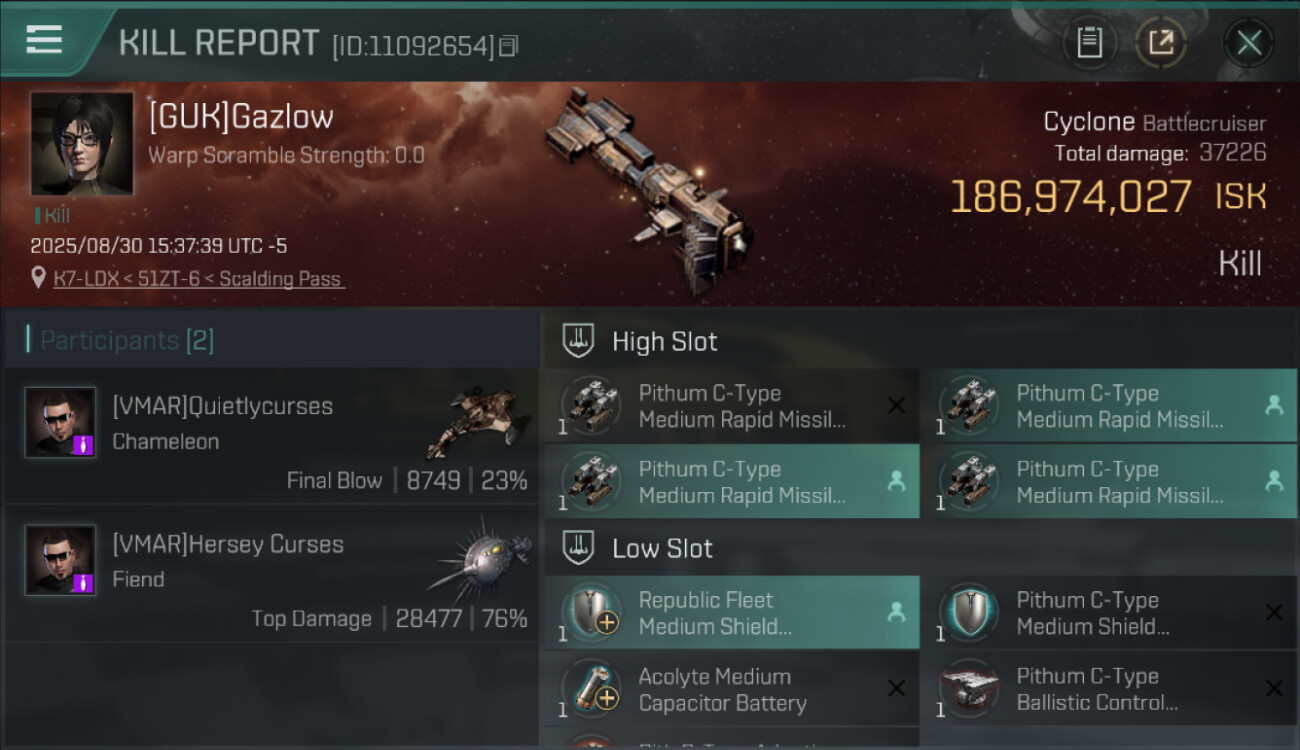Collapse the Low Slot section header
1300x750 pixels.
tap(662, 548)
